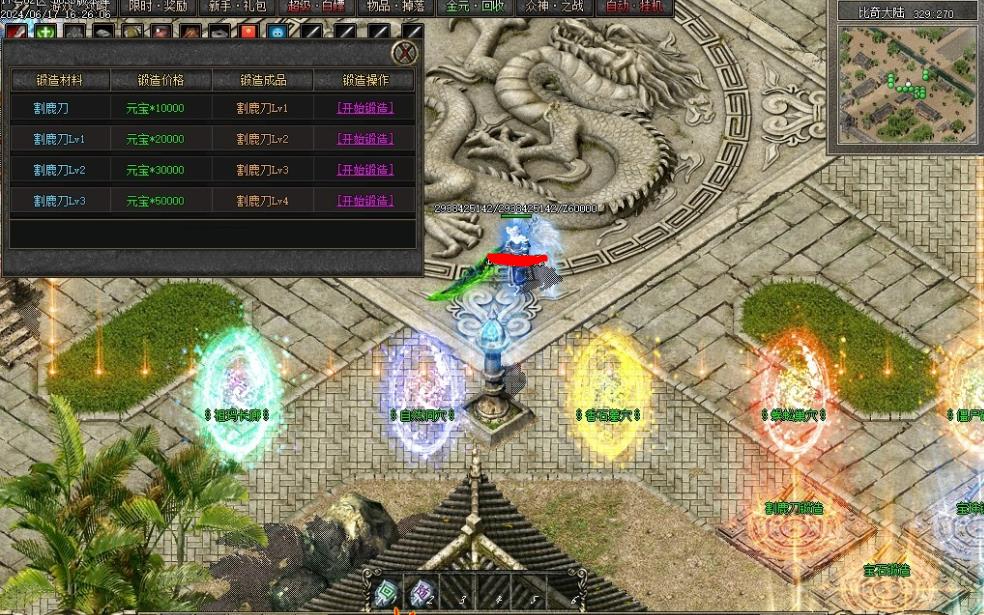Click the 比奇大陆 minimap
Screen dimensions: 984x615
(x=906, y=82)
